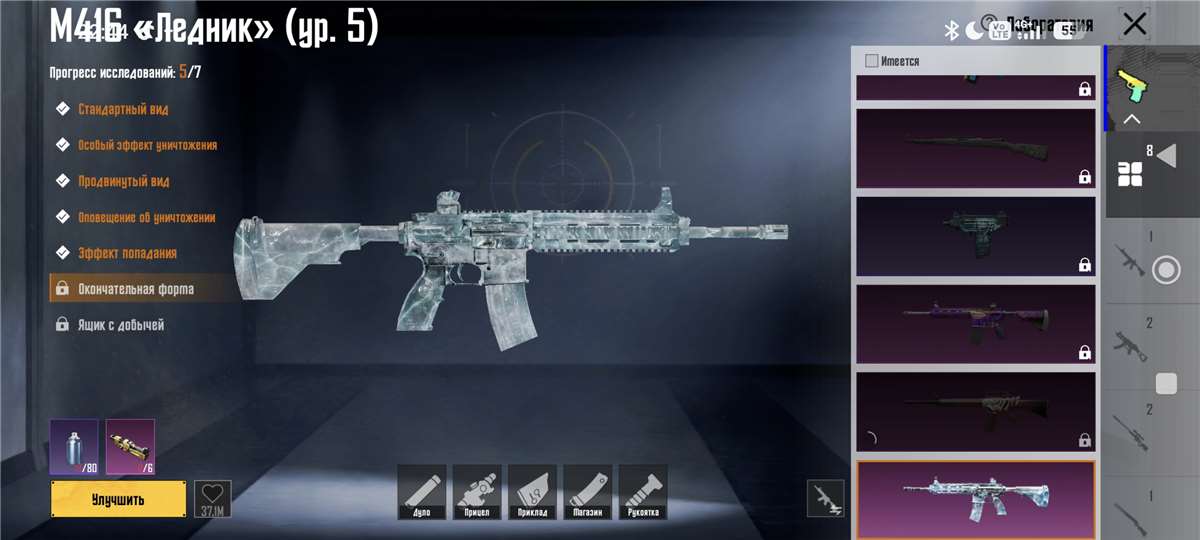Select the Магазин magazine attachment slot

[x=587, y=492]
